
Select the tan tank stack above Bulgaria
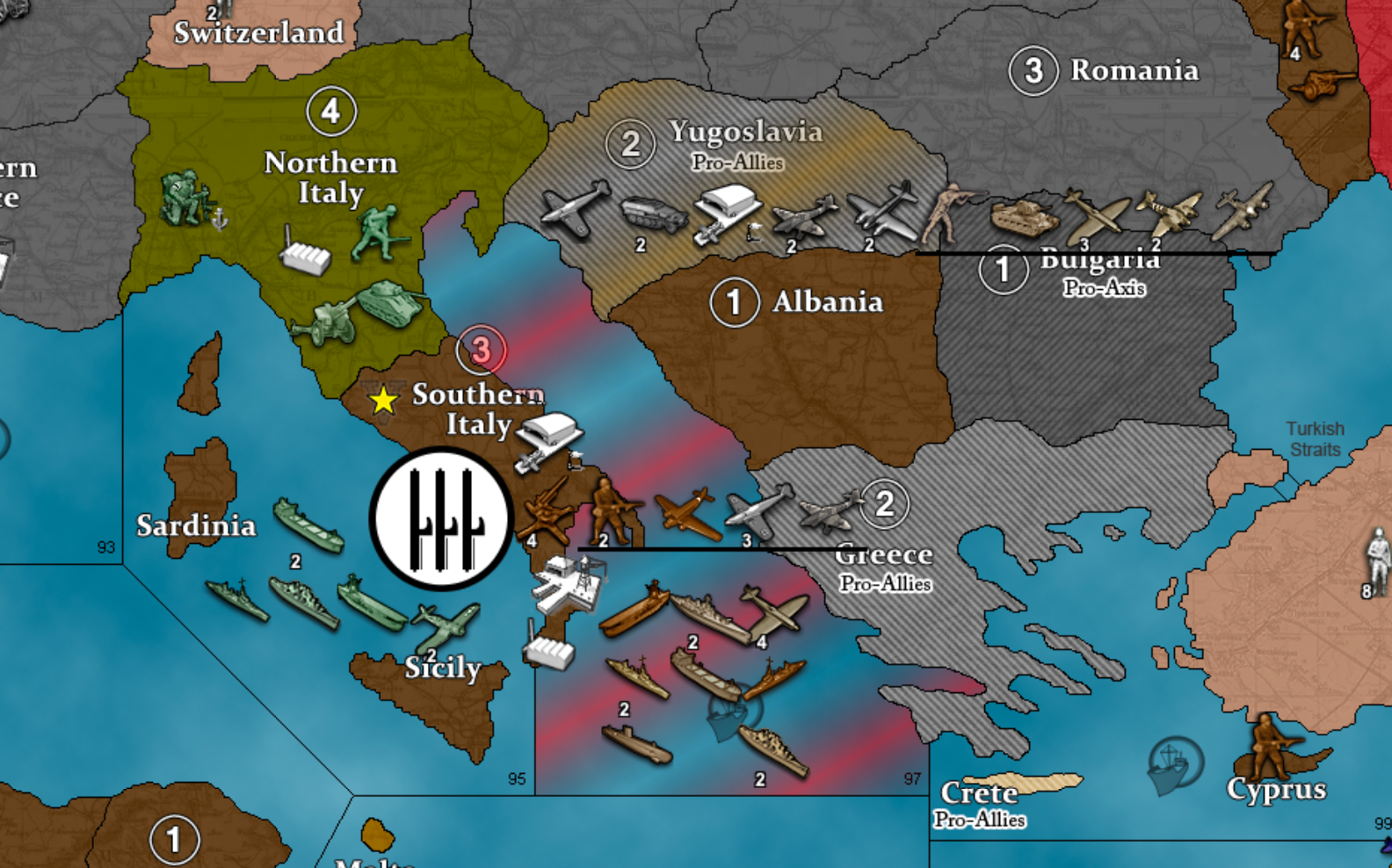pyautogui.click(x=1023, y=216)
